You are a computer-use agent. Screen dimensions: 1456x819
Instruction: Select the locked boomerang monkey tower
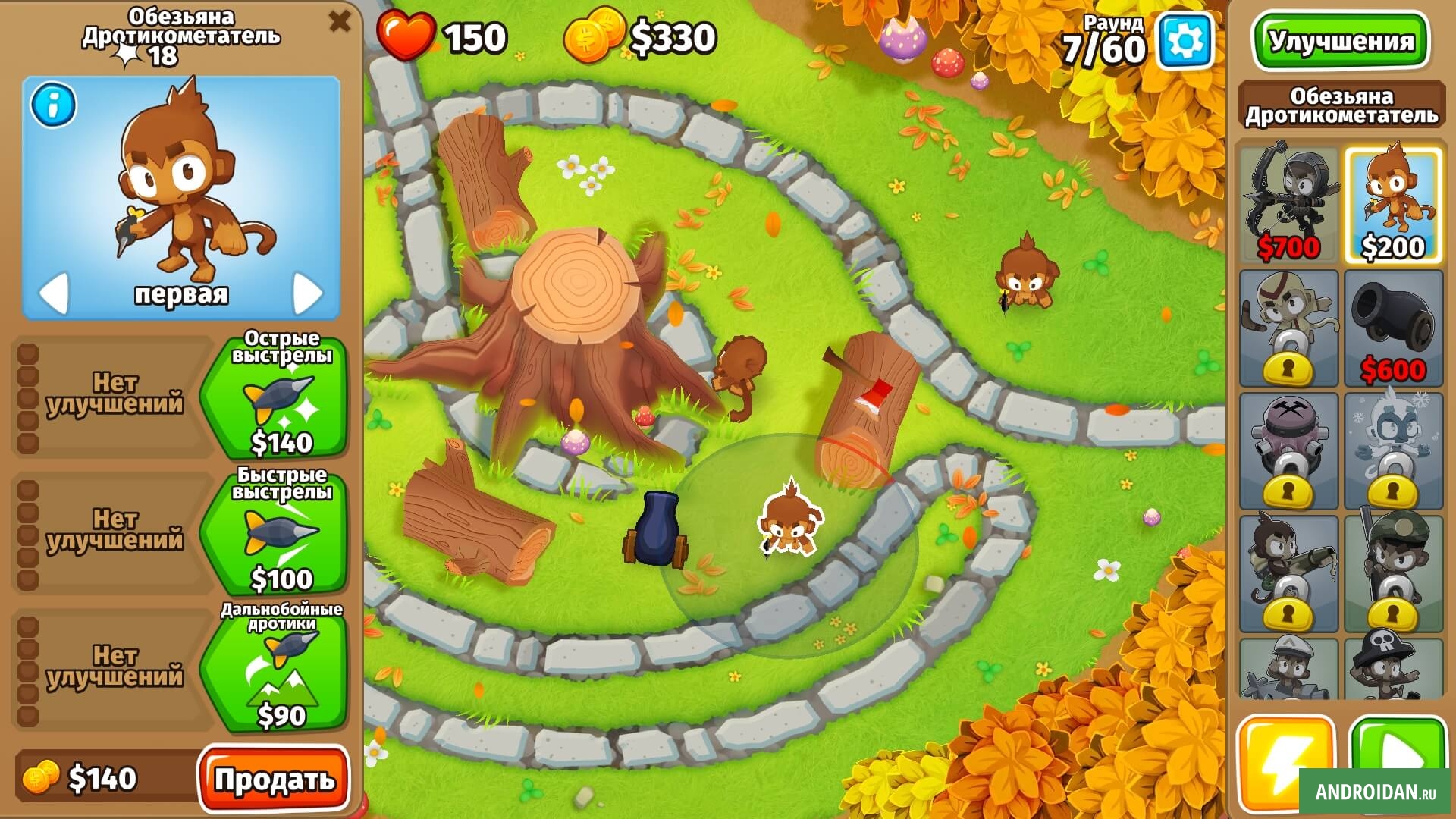pyautogui.click(x=1288, y=328)
